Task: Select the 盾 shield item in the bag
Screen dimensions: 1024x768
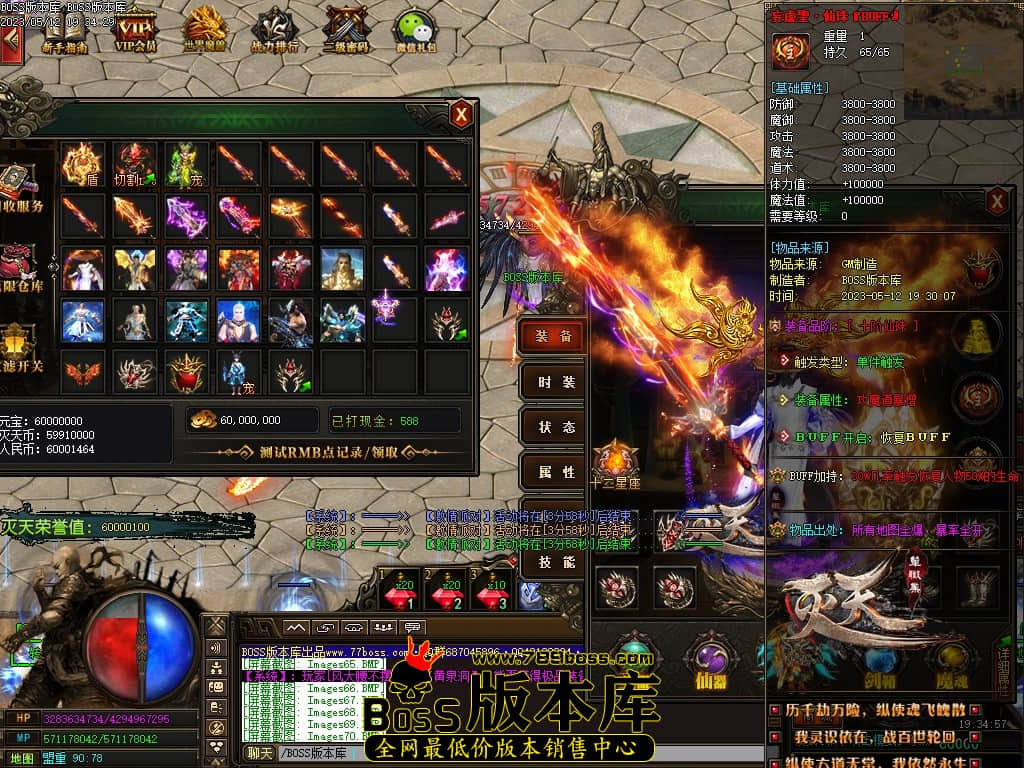Action: pos(82,163)
